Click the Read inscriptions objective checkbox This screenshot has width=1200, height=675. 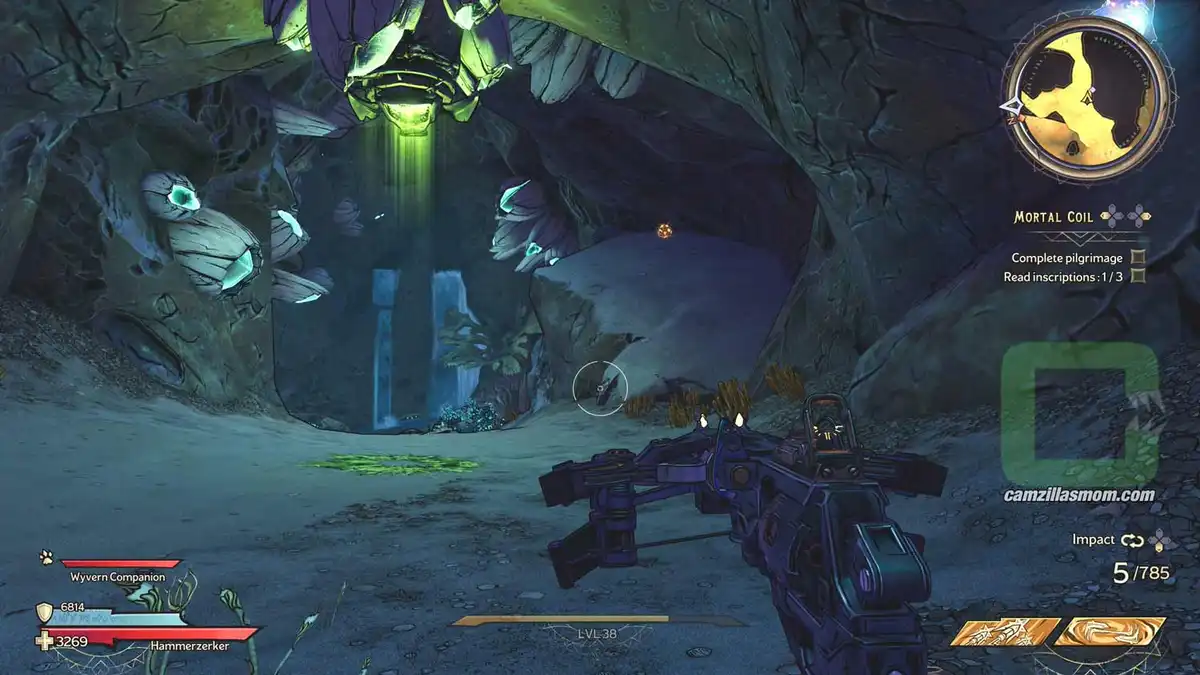[x=1138, y=276]
